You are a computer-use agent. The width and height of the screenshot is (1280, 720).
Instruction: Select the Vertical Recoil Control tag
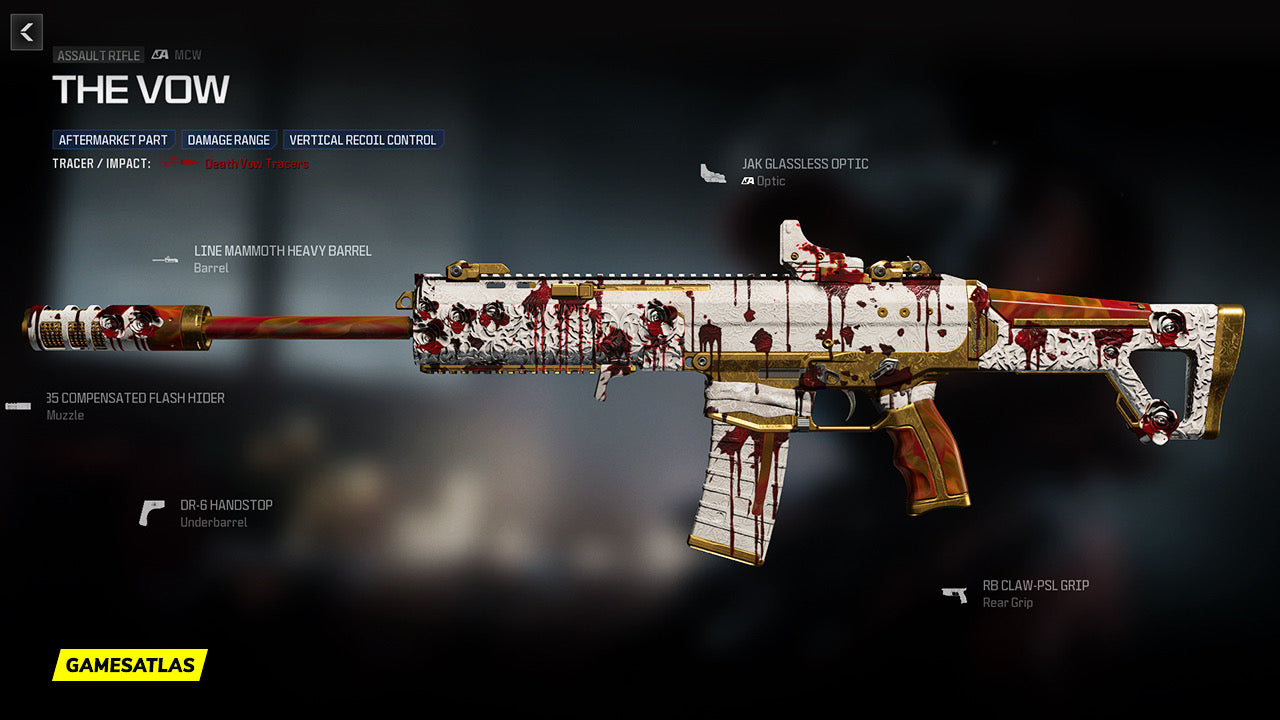(363, 140)
